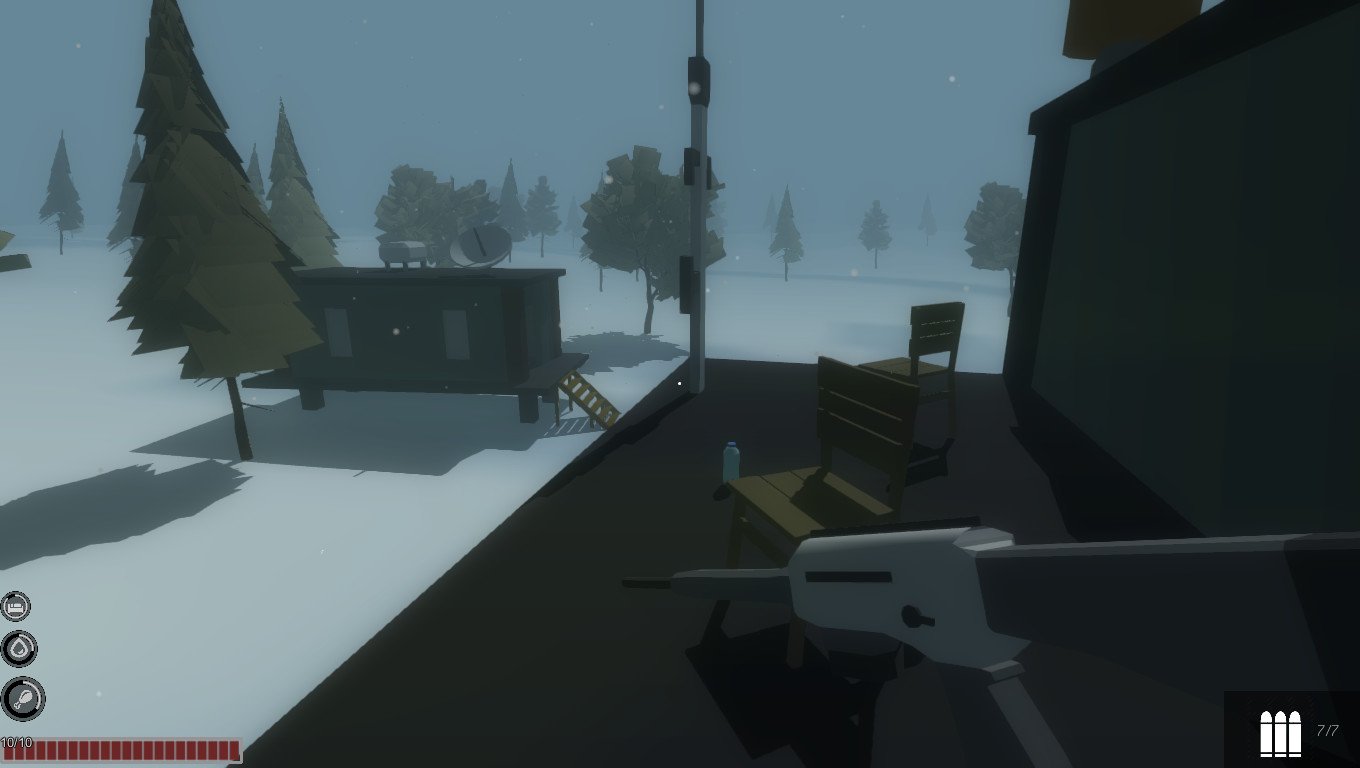The image size is (1360, 768).
Task: Click the satellite dish on the cabin roof
Action: coord(483,244)
